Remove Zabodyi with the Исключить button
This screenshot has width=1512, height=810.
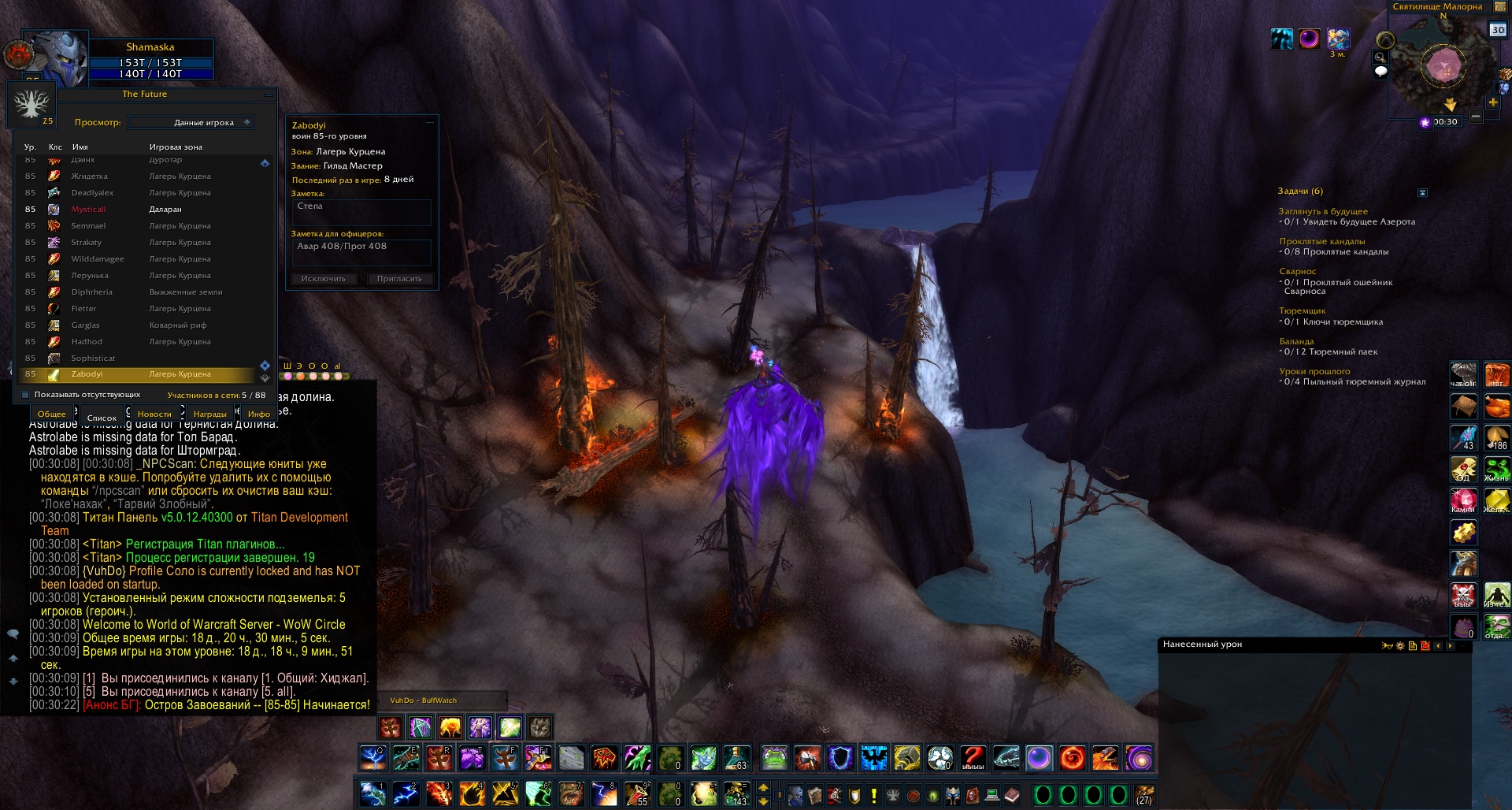click(x=324, y=279)
